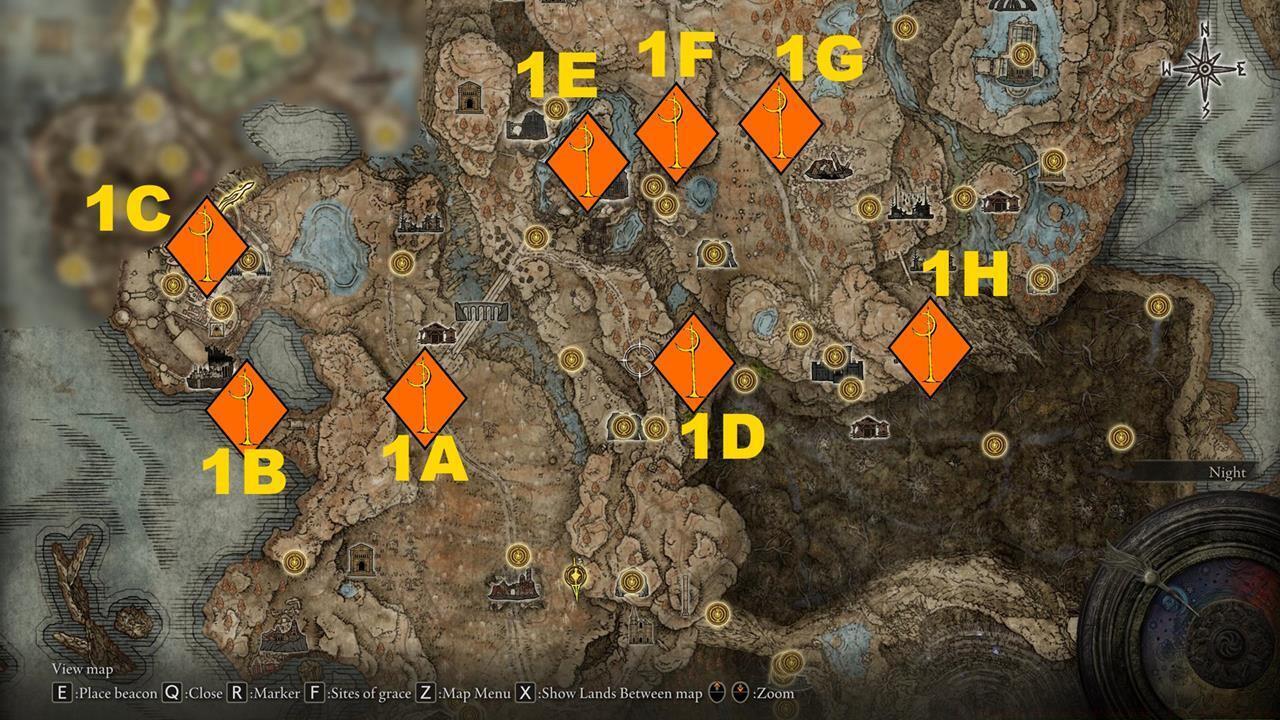Viewport: 1280px width, 720px height.
Task: Select beacon marker 1H in the east
Action: [x=930, y=347]
